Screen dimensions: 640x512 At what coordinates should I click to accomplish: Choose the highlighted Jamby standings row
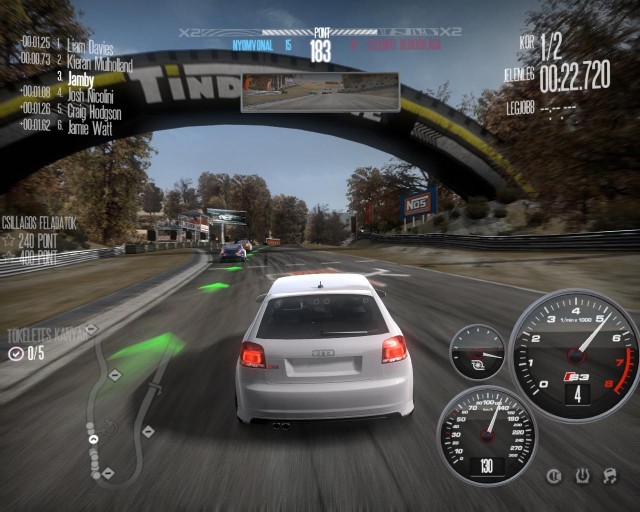click(83, 77)
